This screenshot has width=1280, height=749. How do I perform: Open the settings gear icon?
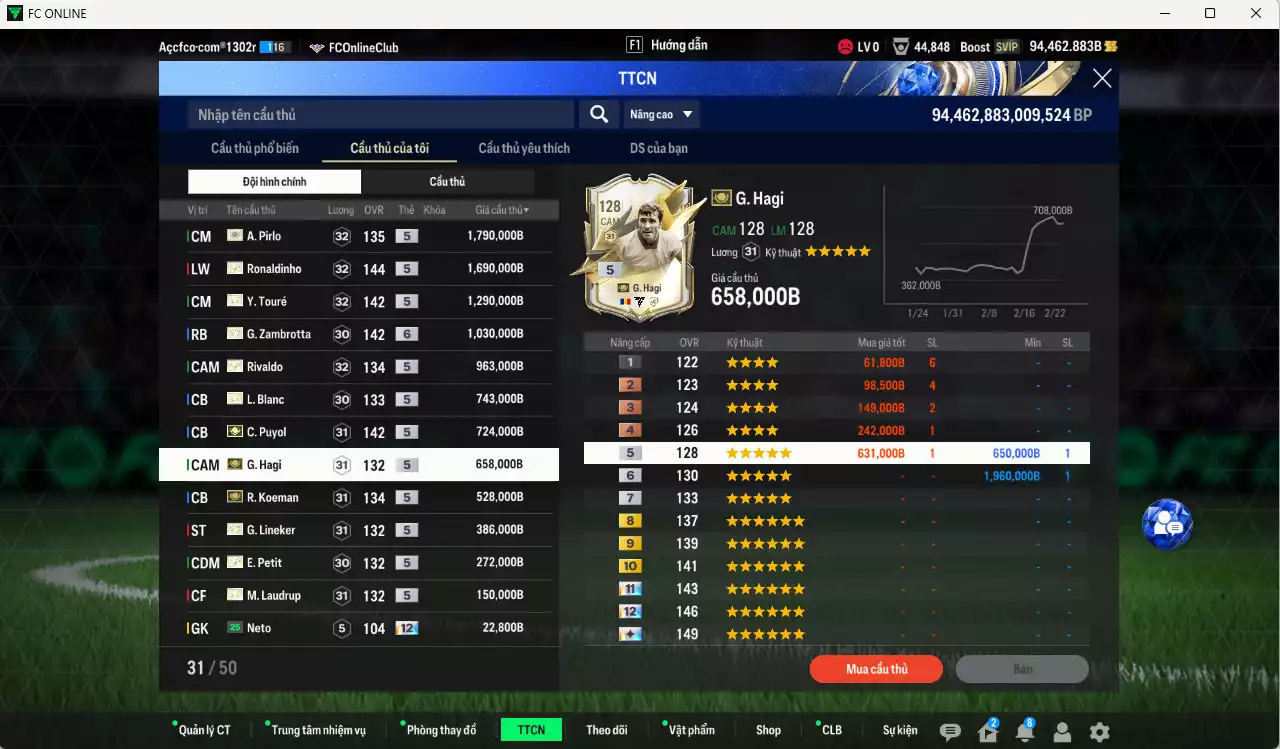tap(1098, 732)
